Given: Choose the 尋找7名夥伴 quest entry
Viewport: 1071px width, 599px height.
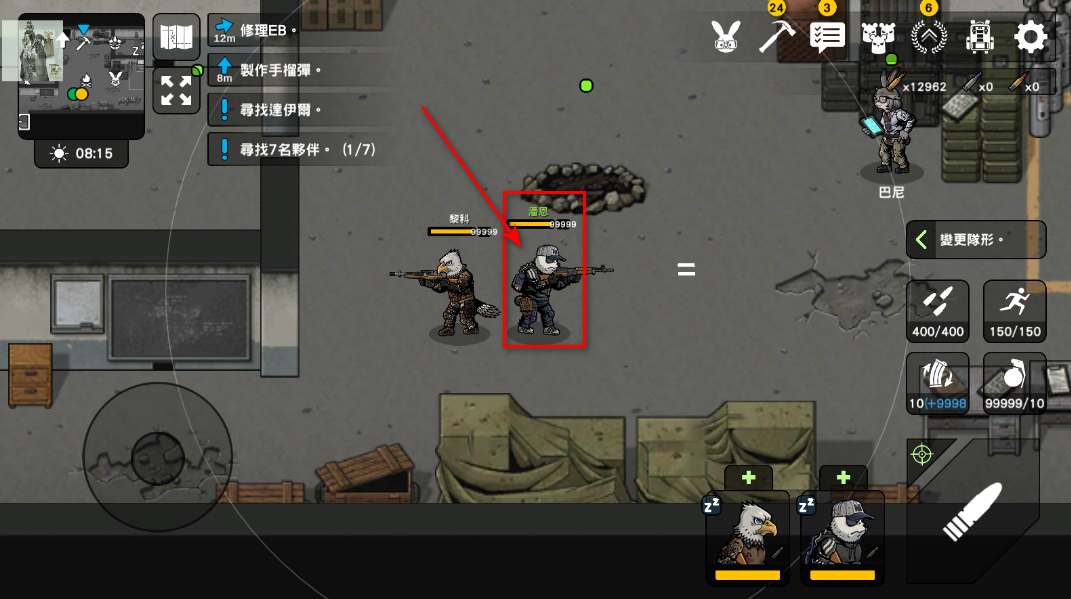Looking at the screenshot, I should click(298, 150).
